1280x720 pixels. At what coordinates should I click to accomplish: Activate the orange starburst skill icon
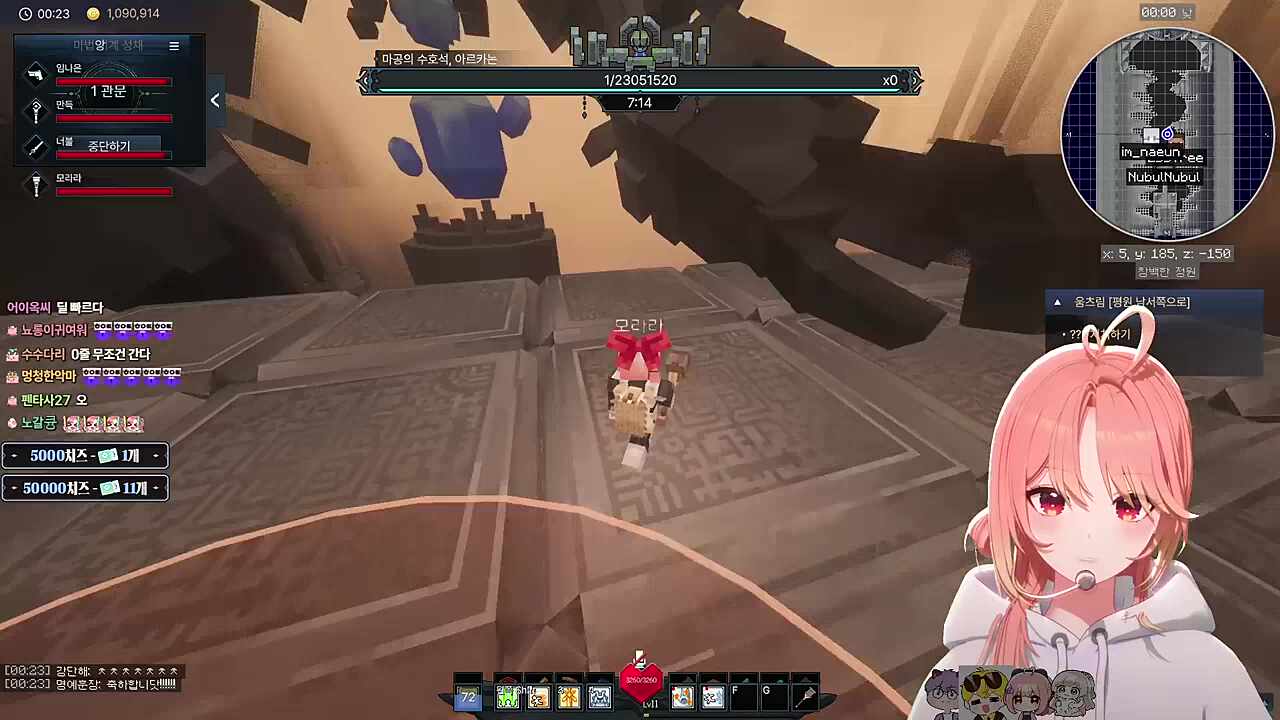tap(569, 697)
